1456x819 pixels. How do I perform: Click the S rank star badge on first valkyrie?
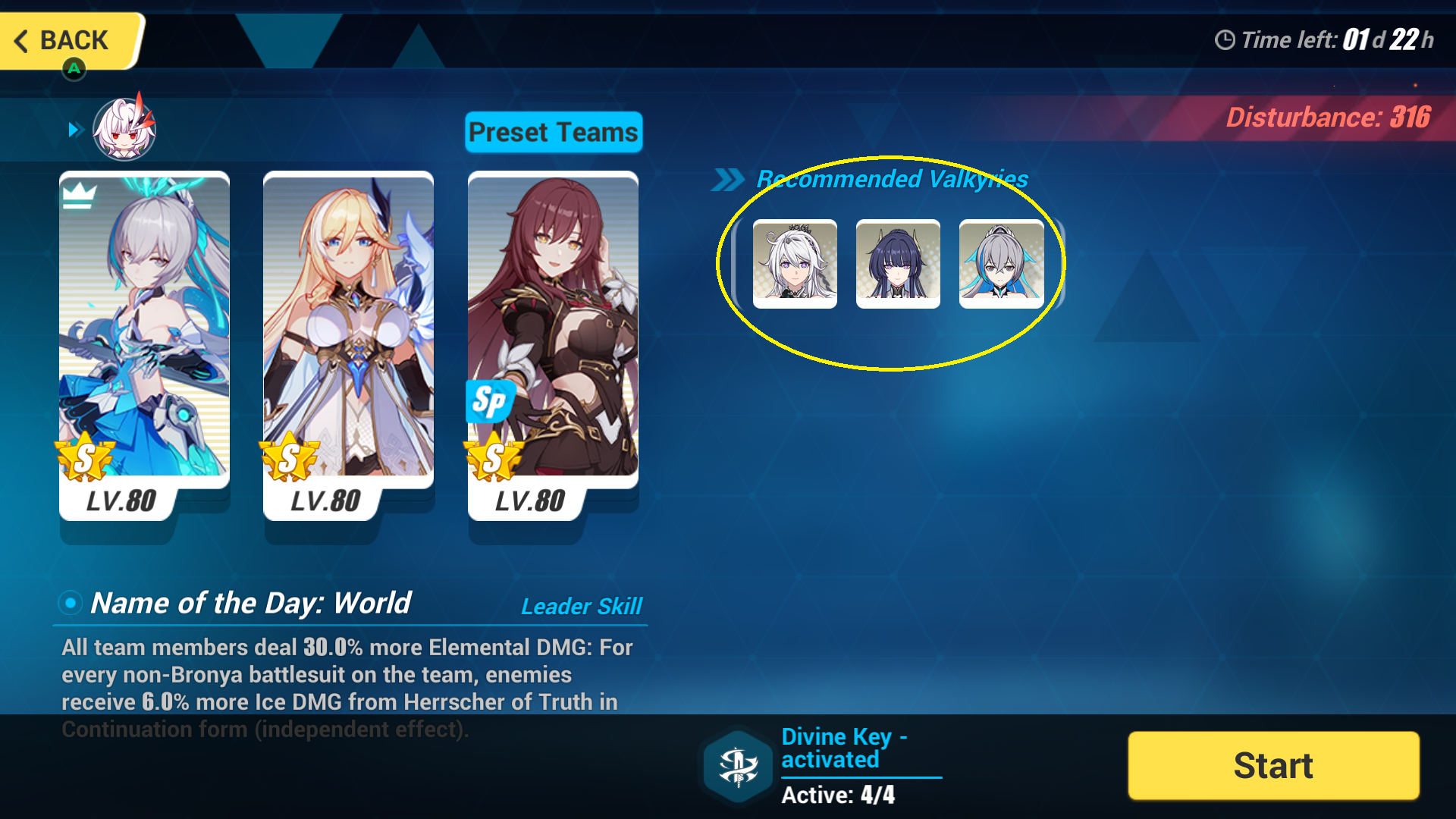tap(83, 458)
